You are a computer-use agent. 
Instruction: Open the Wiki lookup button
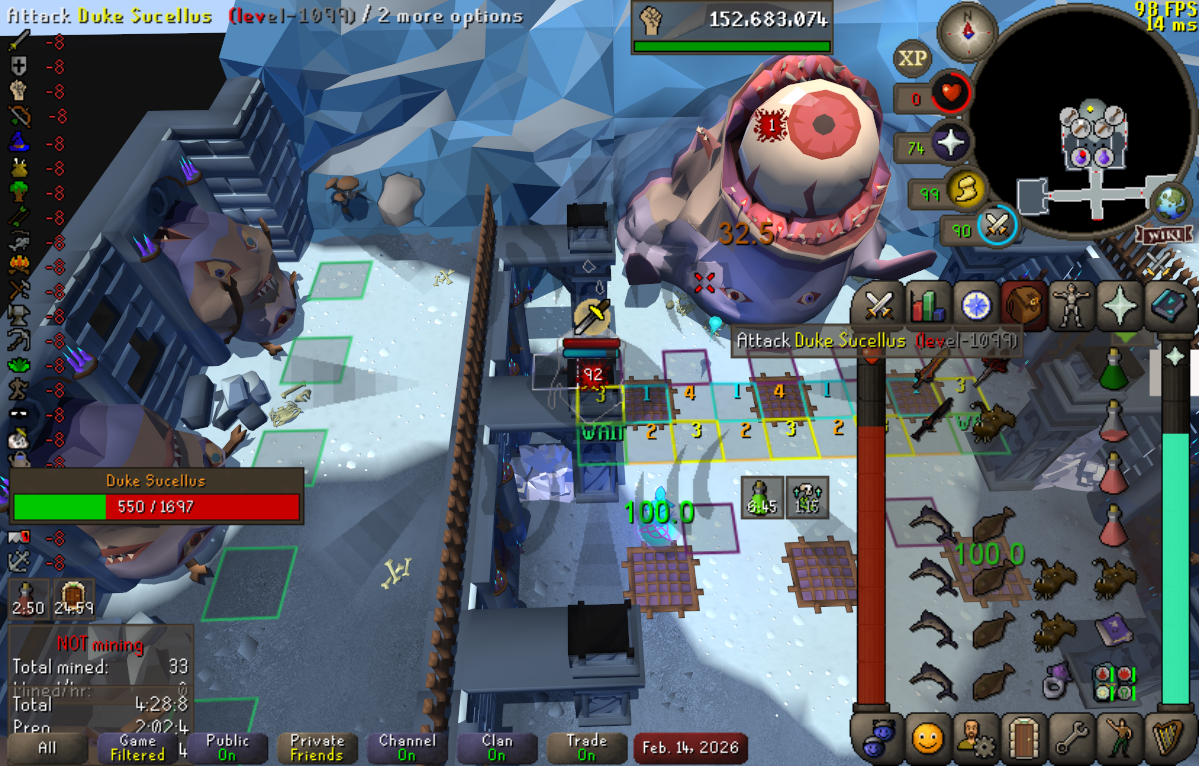point(1157,235)
